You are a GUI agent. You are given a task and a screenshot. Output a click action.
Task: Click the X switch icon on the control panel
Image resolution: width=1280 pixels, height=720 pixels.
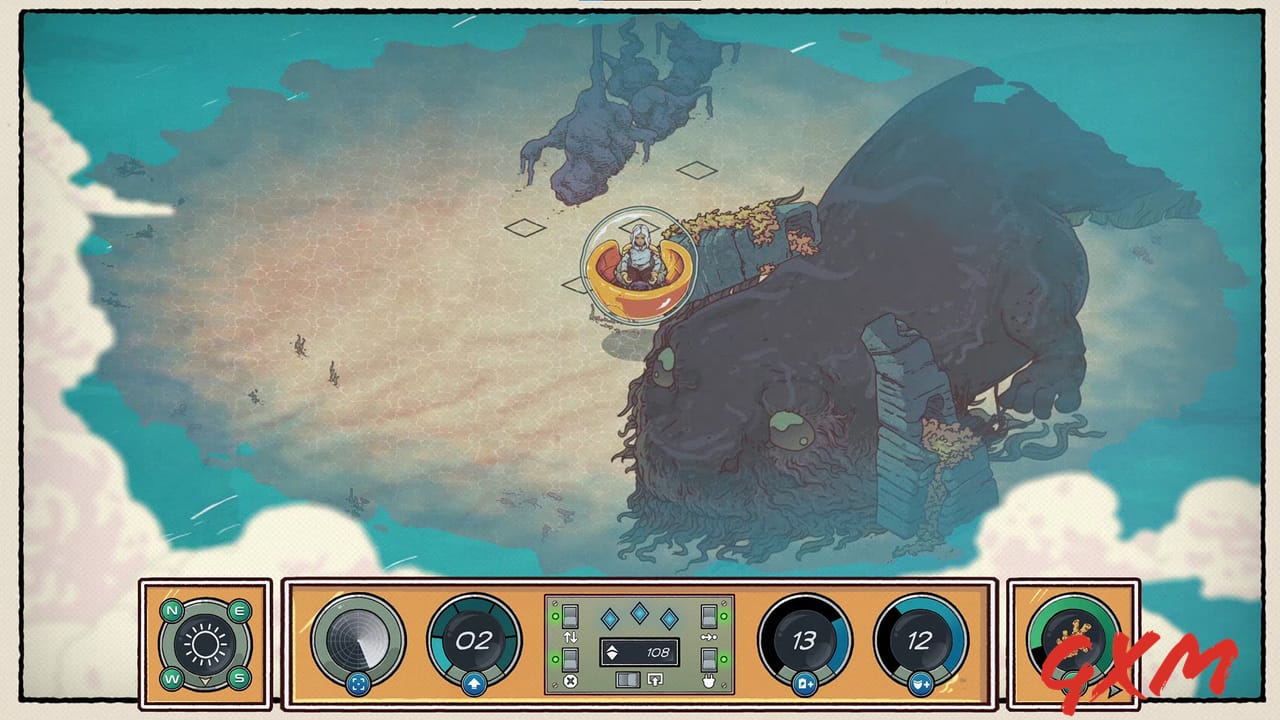[570, 682]
